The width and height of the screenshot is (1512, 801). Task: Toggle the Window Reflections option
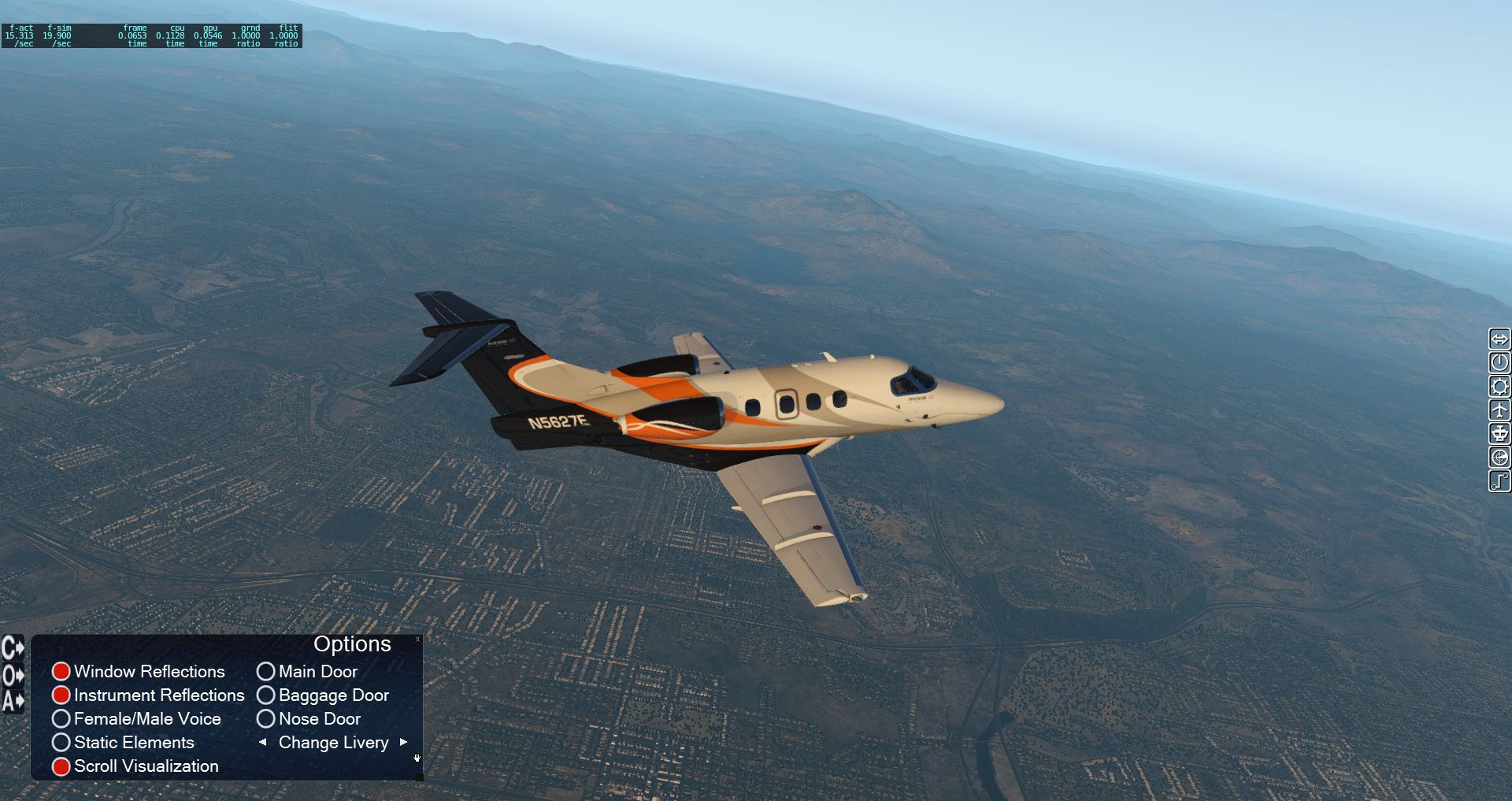click(x=61, y=671)
